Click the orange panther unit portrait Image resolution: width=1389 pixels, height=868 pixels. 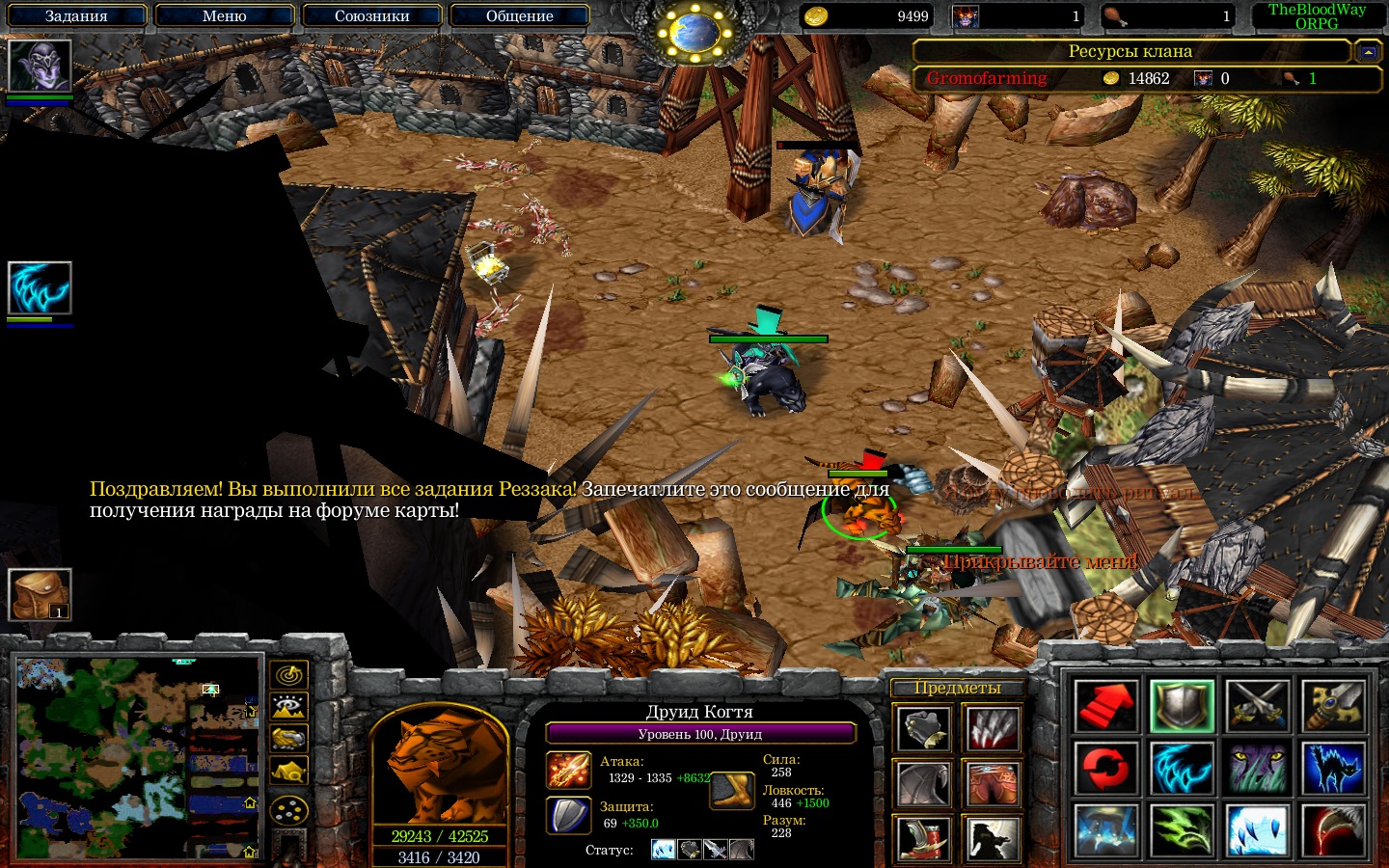click(x=439, y=769)
